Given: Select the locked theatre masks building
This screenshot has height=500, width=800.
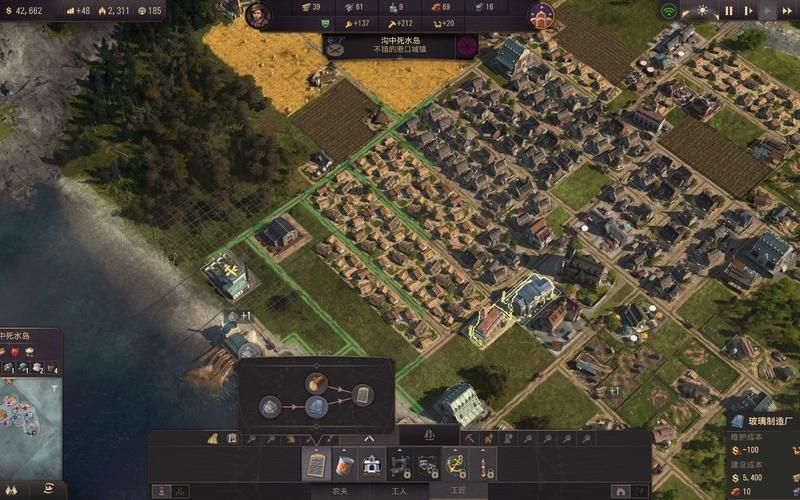Looking at the screenshot, I should click(427, 464).
